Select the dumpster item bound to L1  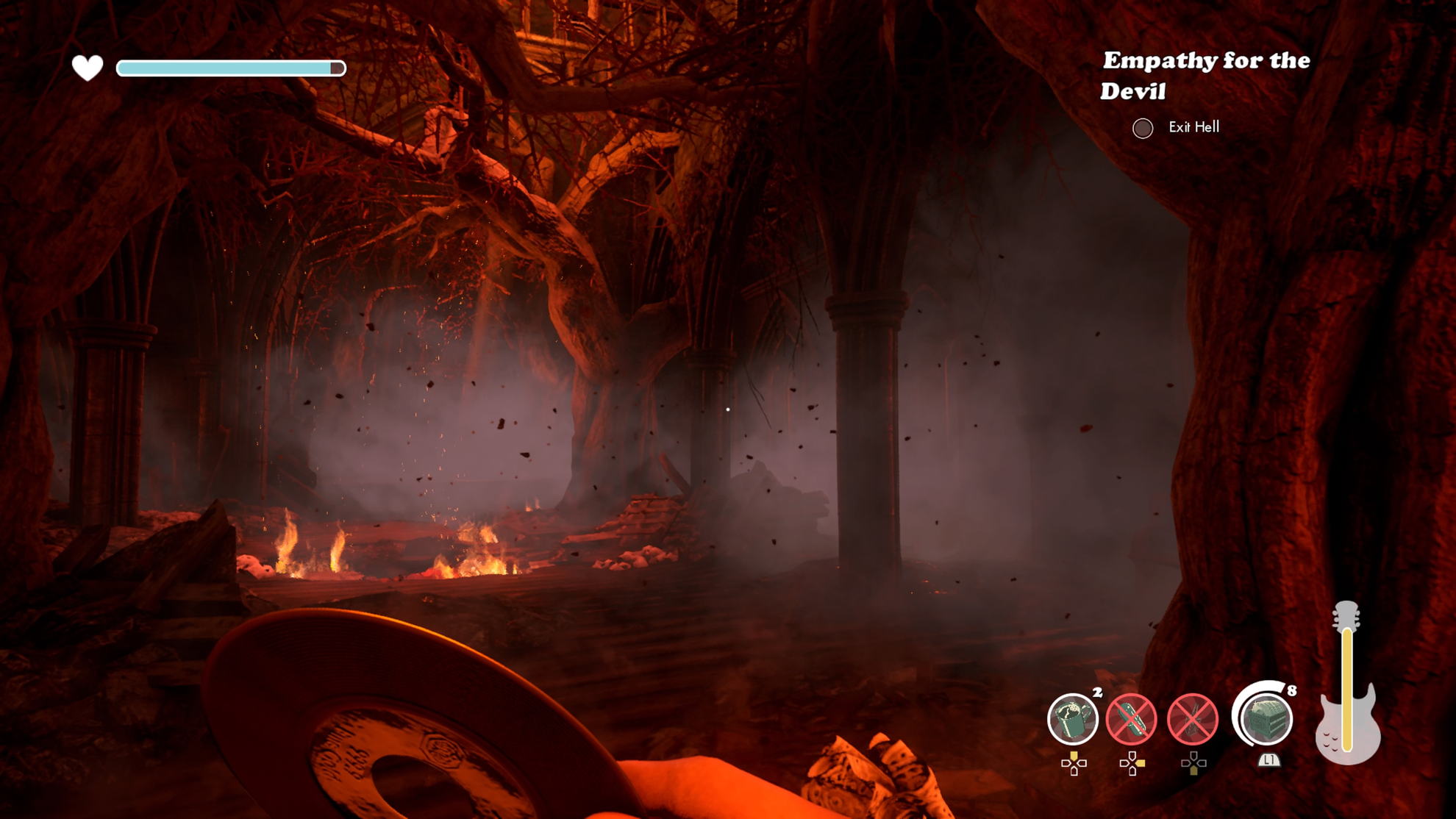tap(1266, 719)
